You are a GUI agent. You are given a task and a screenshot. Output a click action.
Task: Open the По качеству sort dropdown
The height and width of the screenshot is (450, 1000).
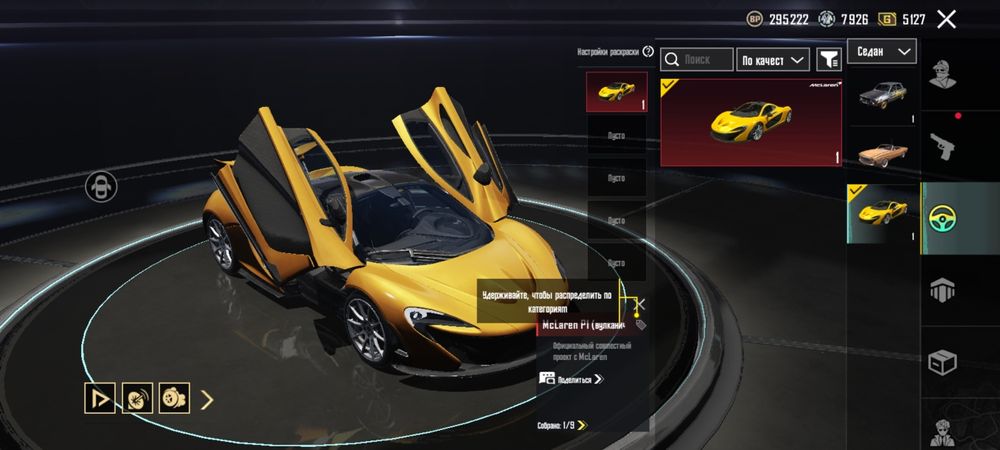tap(772, 60)
